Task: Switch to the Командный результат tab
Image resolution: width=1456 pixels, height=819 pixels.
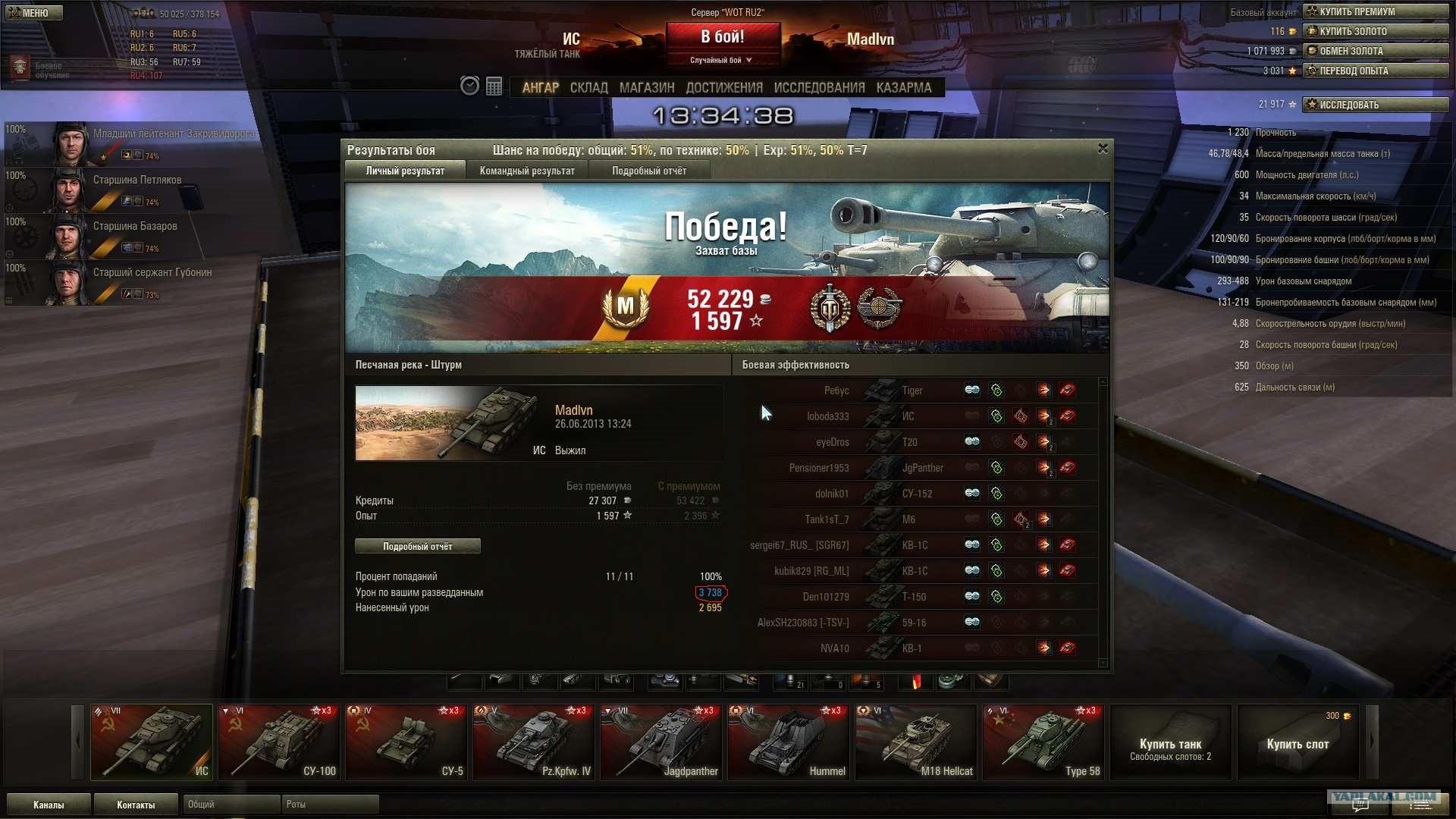Action: tap(527, 171)
